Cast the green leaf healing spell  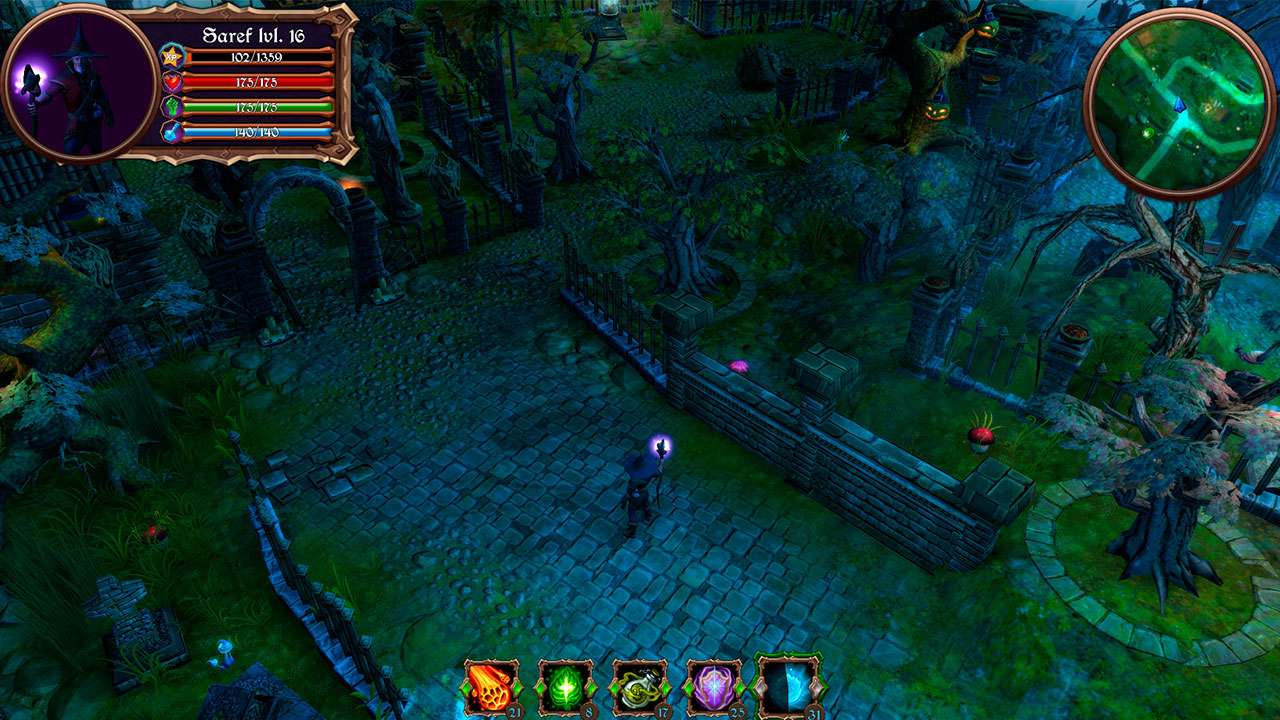point(564,688)
